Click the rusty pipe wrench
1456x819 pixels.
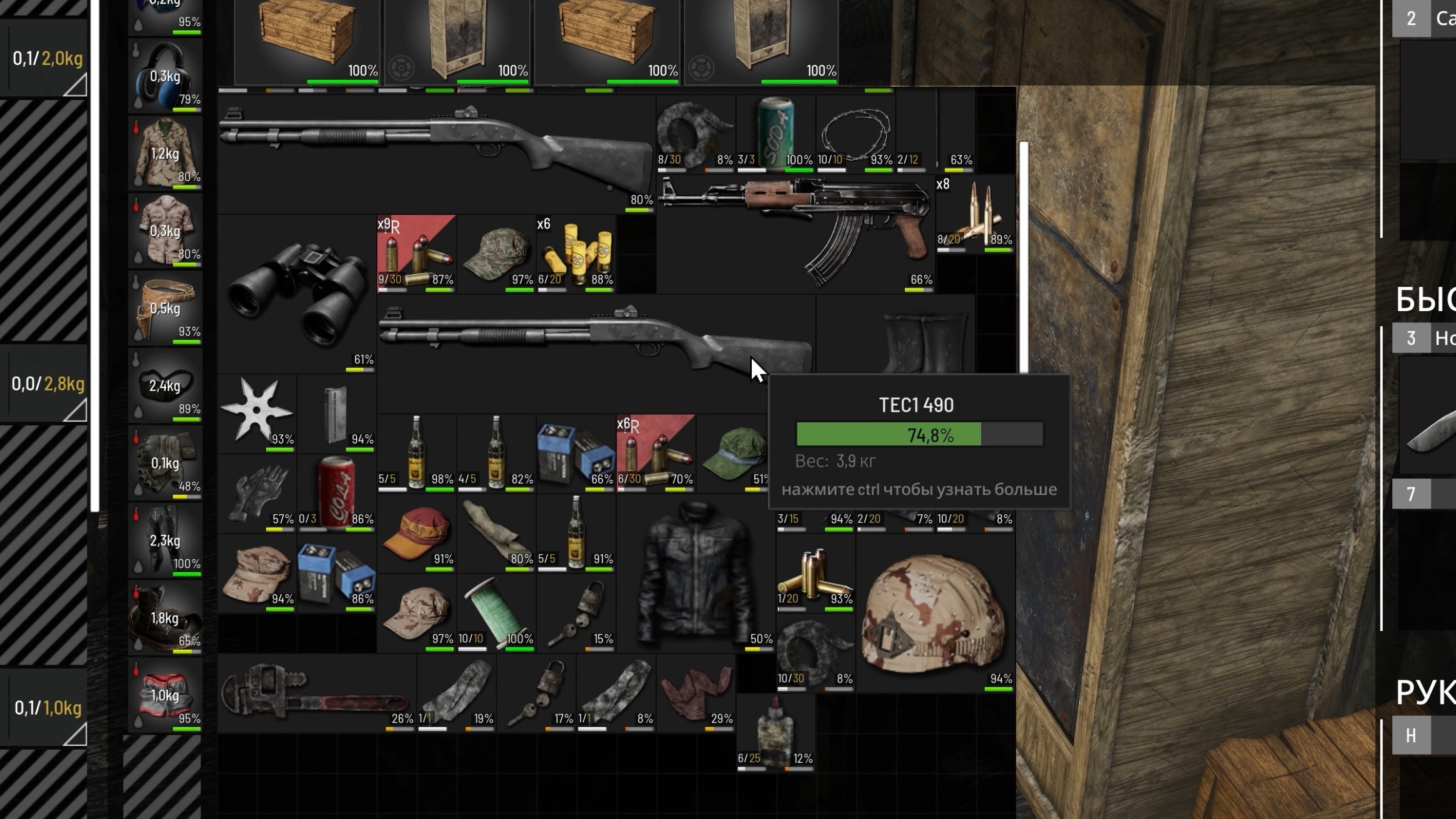point(316,693)
